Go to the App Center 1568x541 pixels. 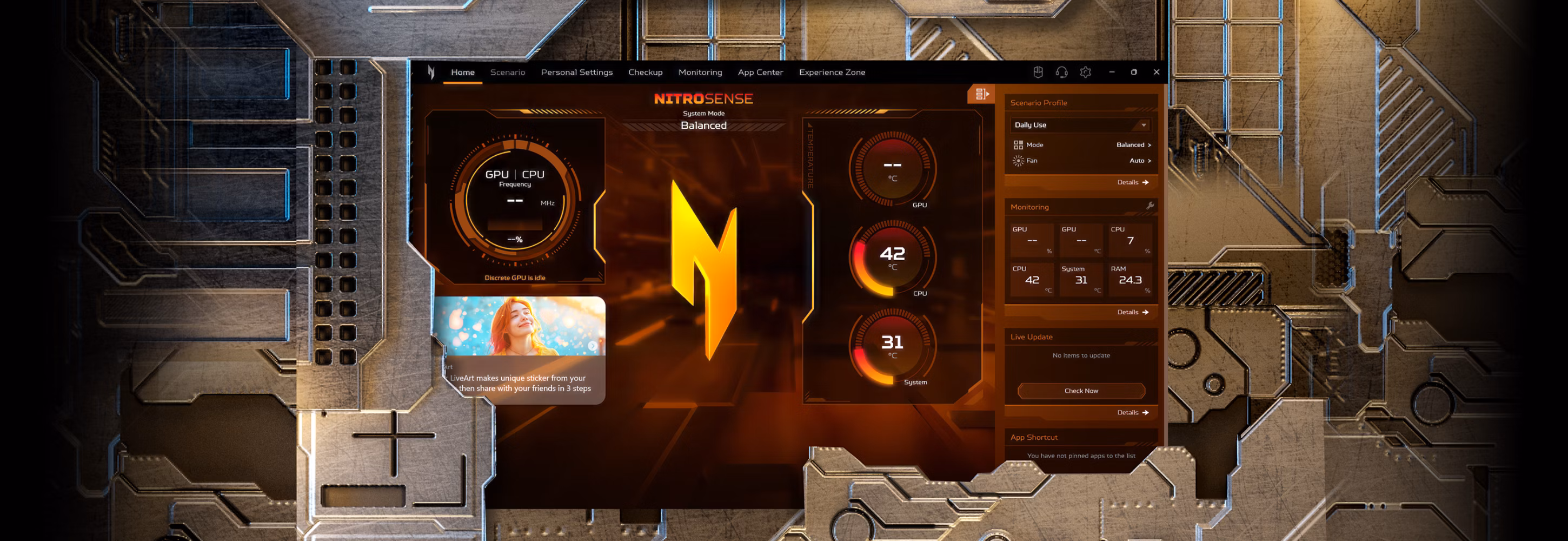coord(760,72)
